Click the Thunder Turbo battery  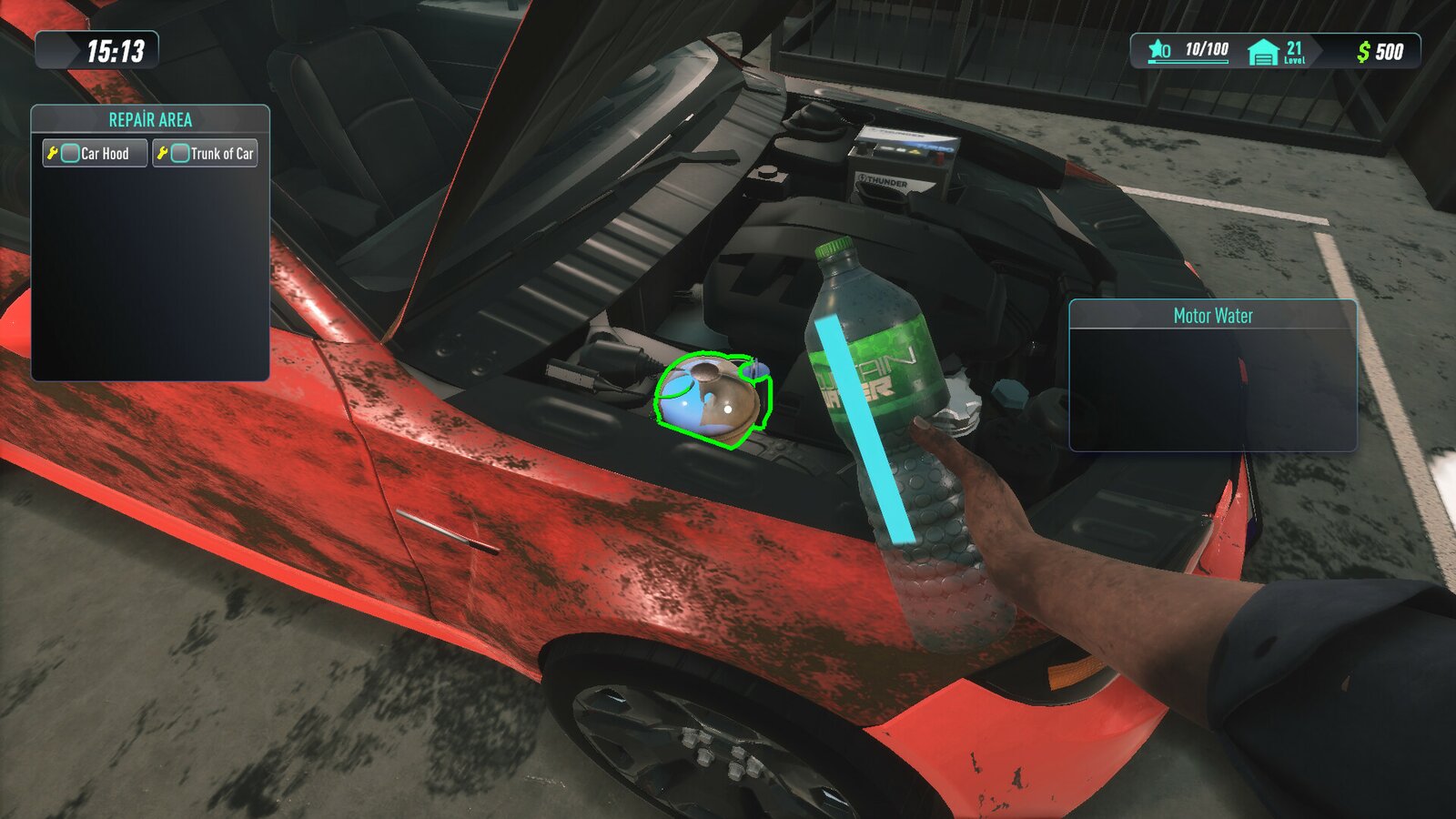coord(901,159)
